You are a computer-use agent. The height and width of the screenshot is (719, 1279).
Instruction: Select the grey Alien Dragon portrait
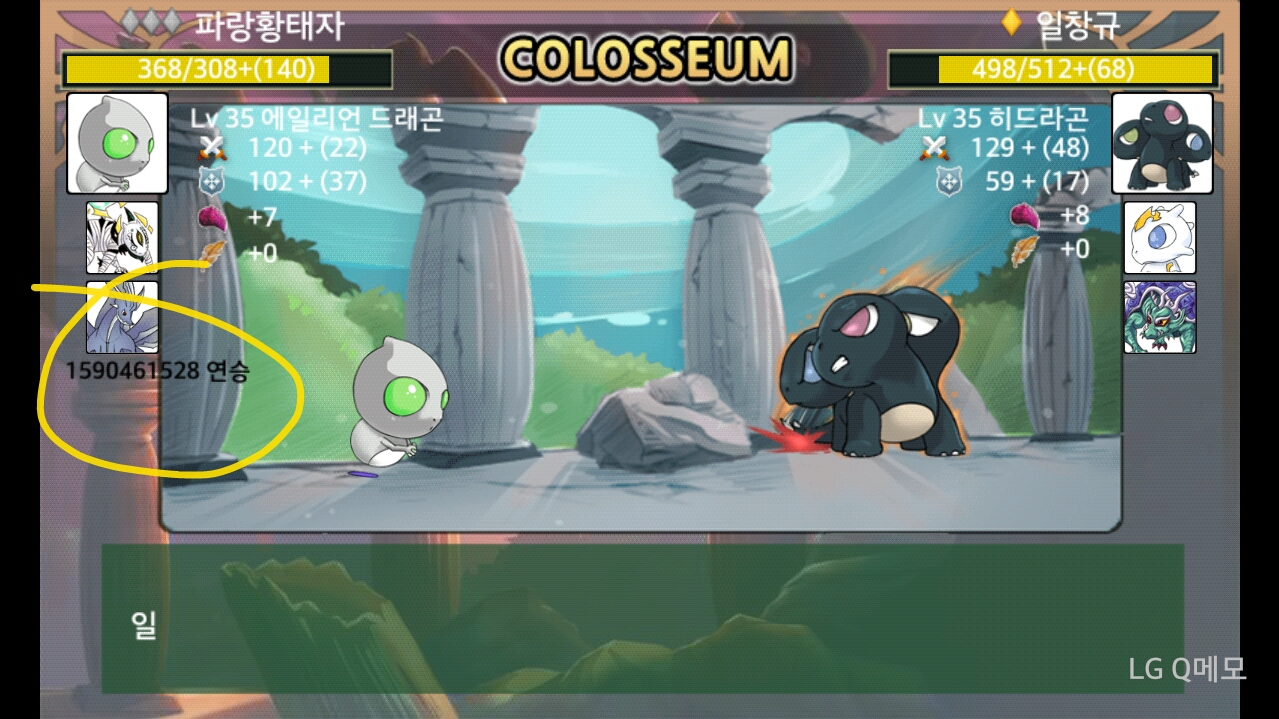(117, 143)
